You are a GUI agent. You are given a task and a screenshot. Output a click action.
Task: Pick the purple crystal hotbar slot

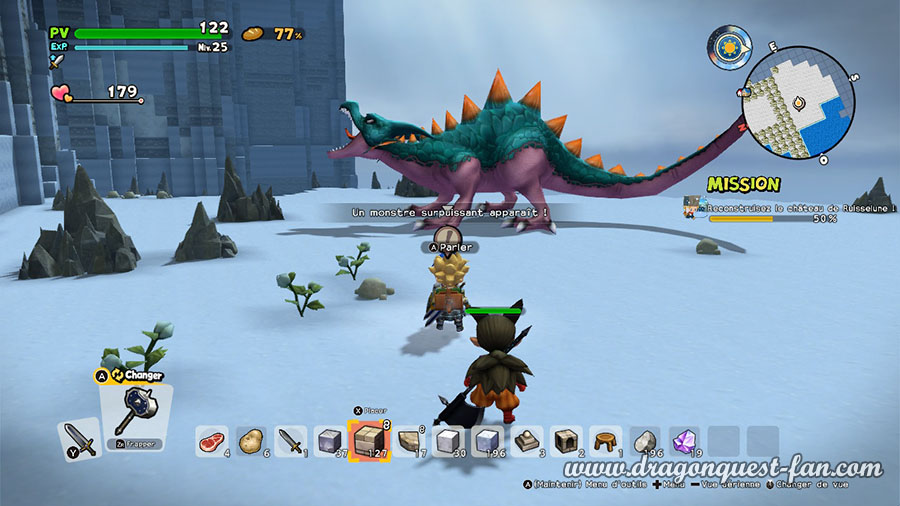coord(684,440)
